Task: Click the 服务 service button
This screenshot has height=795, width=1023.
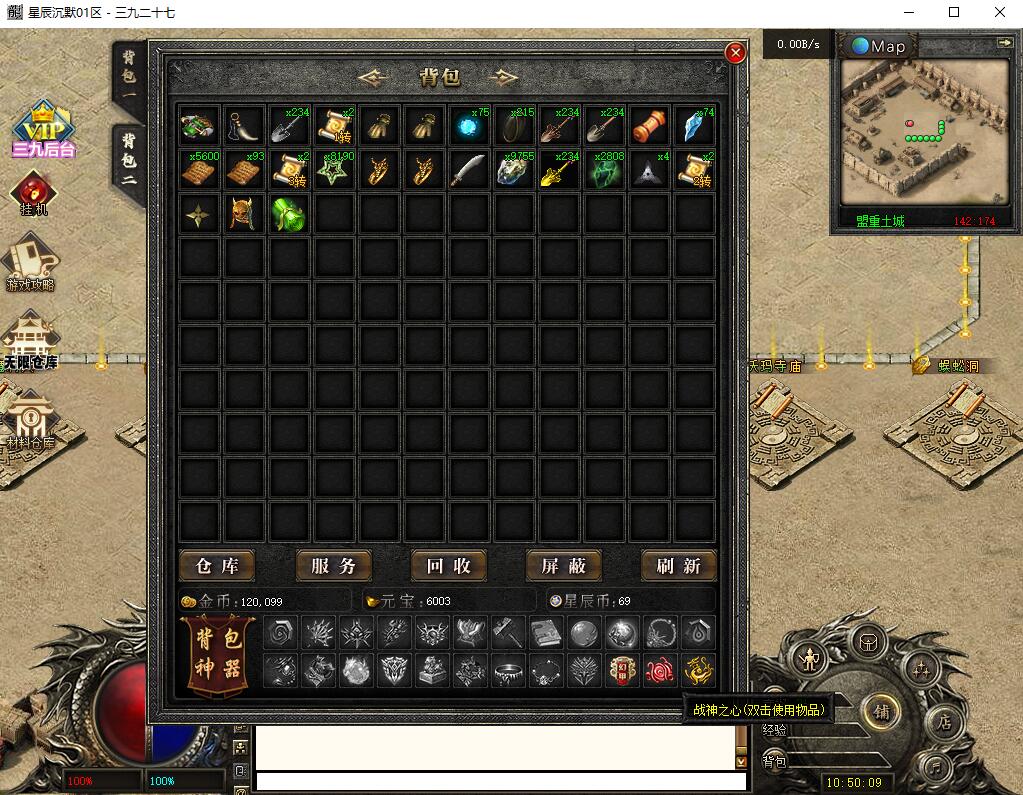Action: [333, 566]
